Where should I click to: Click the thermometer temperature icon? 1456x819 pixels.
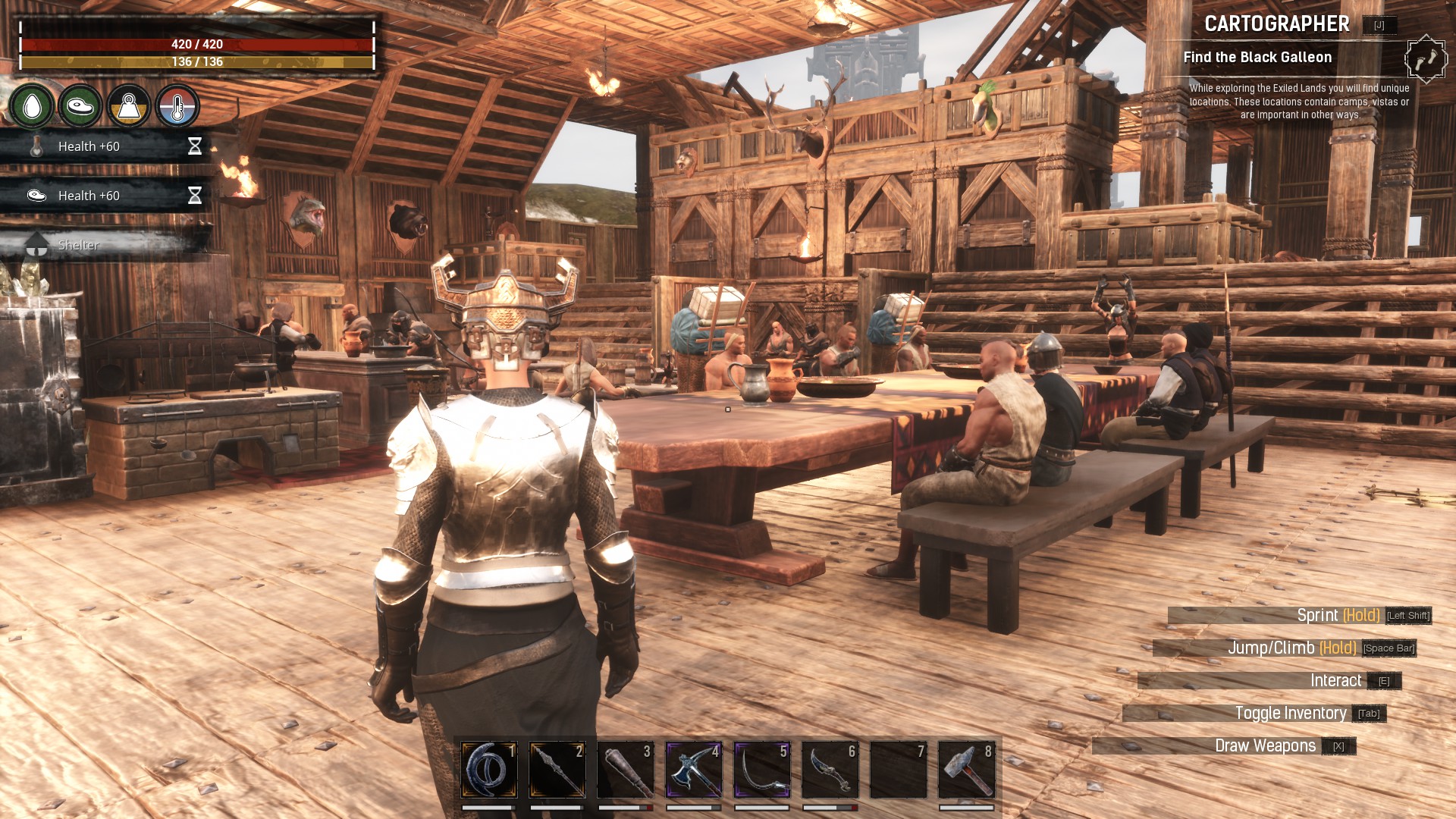click(x=177, y=106)
